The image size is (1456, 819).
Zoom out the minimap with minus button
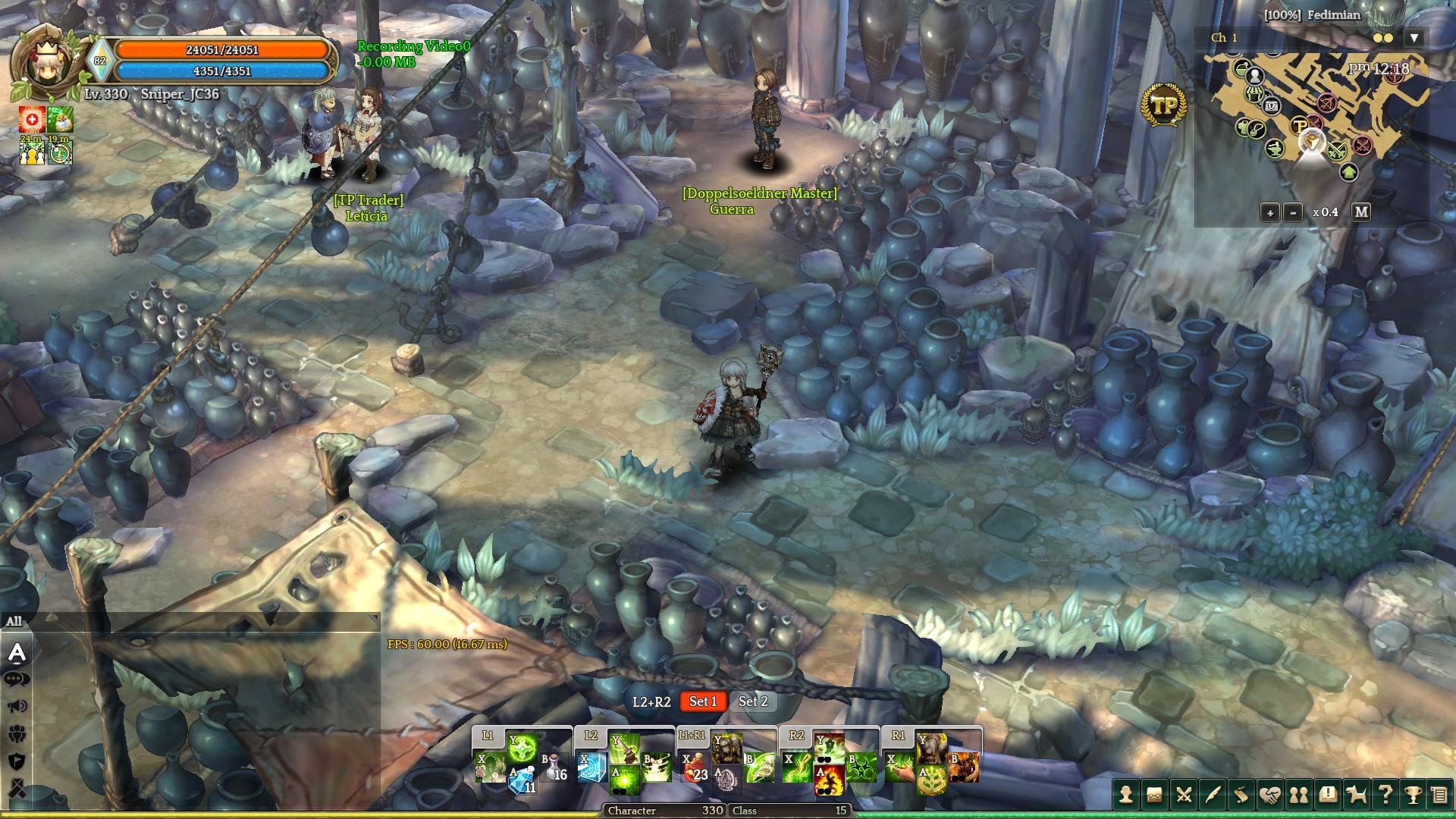click(1294, 213)
